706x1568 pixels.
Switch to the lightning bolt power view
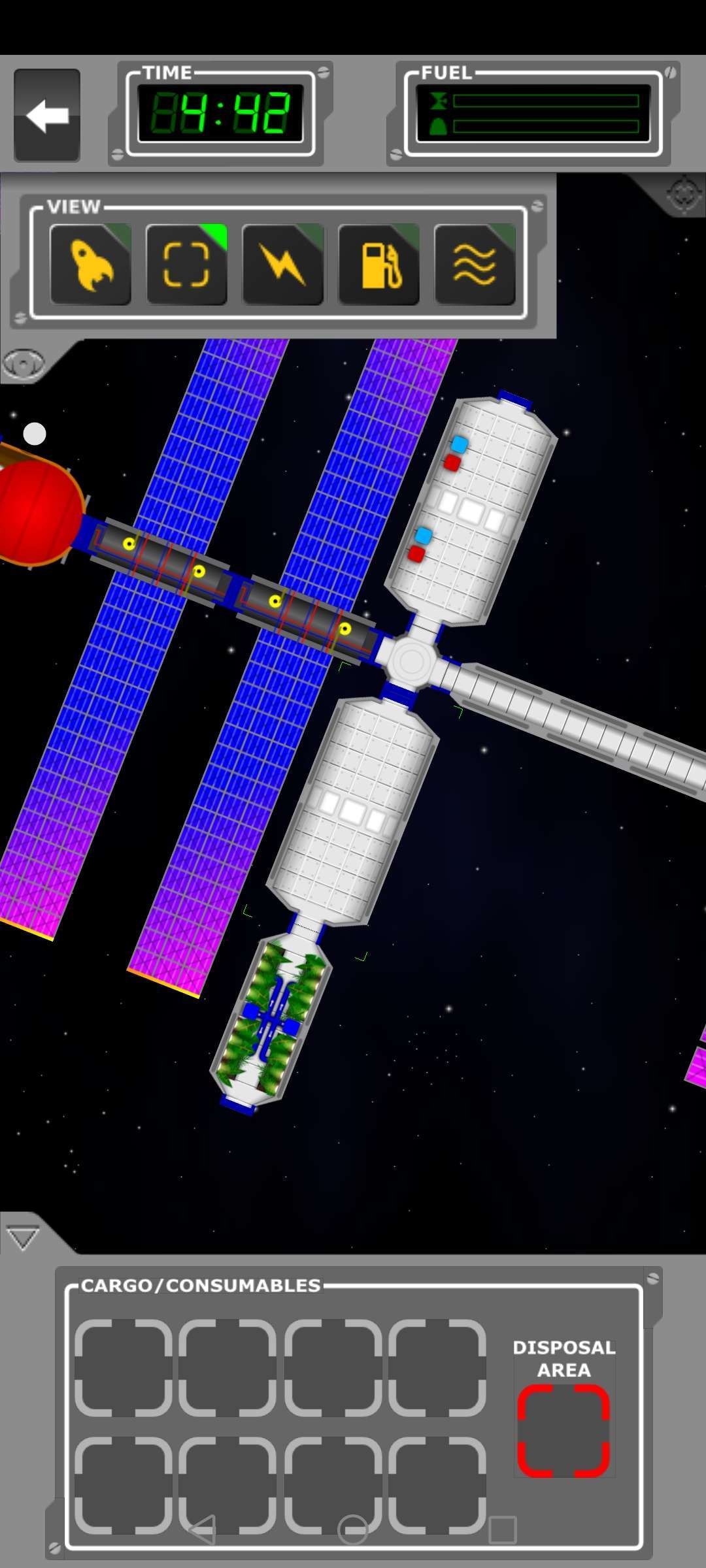282,265
